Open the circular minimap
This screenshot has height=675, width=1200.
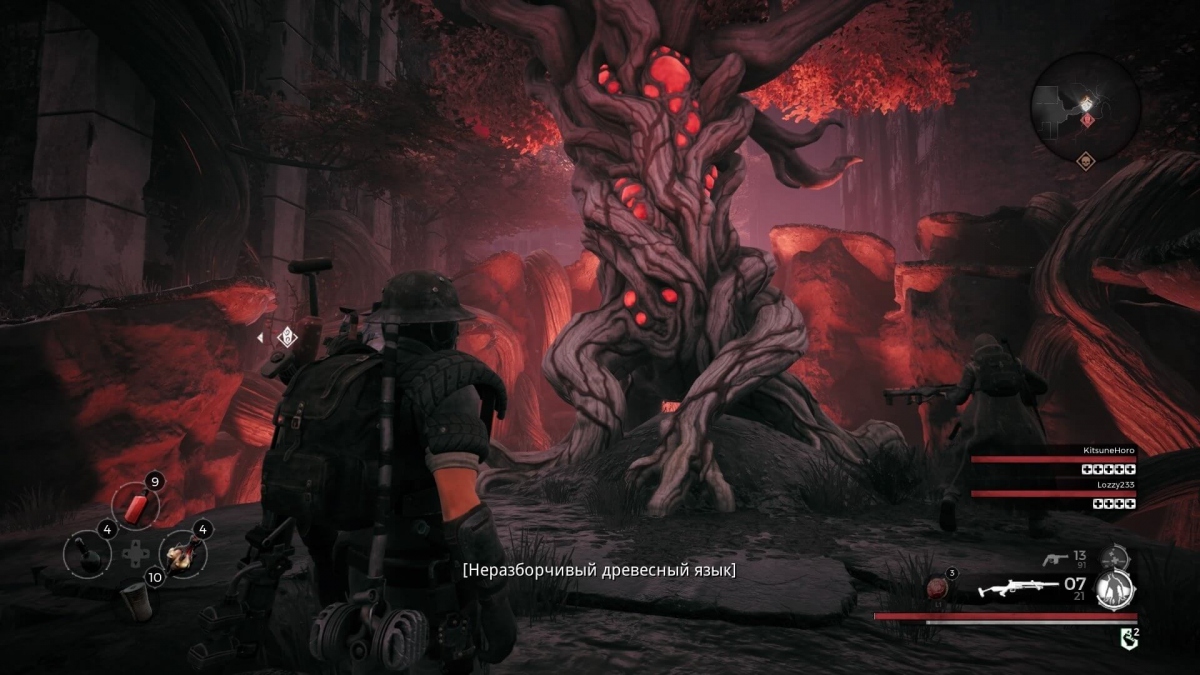coord(1085,105)
